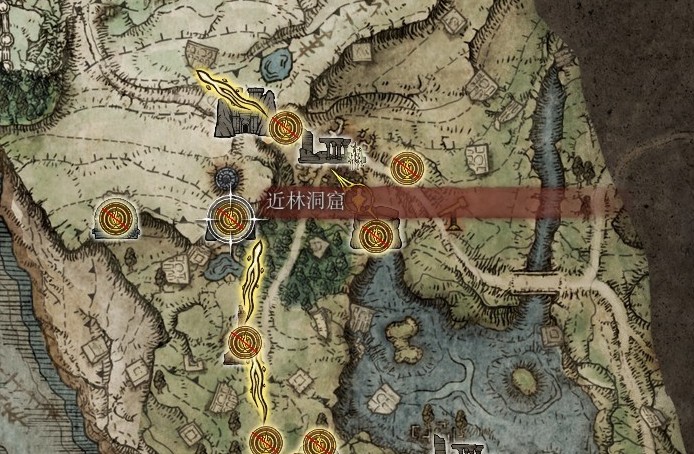Choose the grace marker under the 近林洞窟 label
694x454 pixels.
[x=373, y=236]
